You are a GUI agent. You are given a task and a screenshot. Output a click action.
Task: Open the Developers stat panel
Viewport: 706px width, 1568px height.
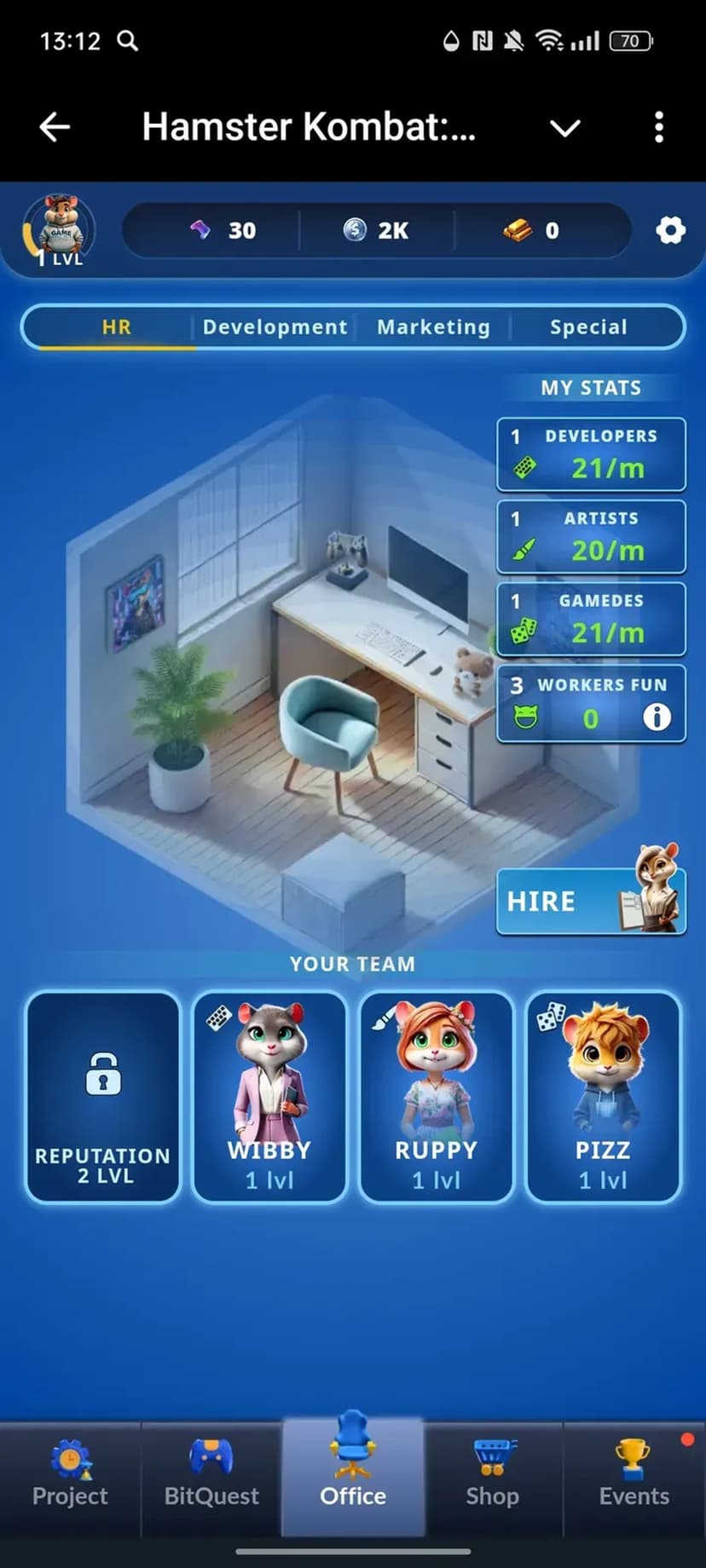tap(591, 454)
